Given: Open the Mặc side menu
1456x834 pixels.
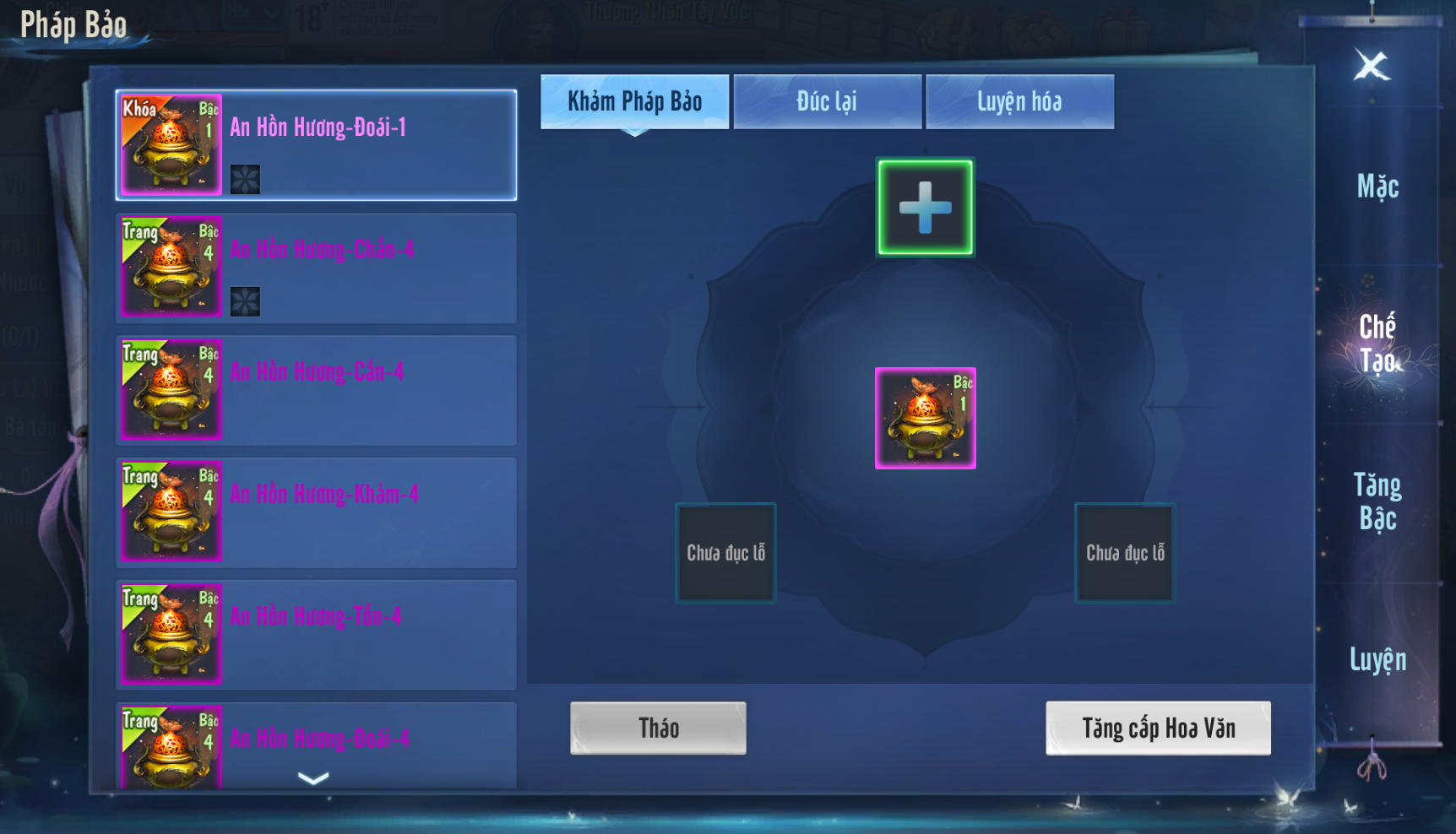Looking at the screenshot, I should click(x=1377, y=187).
